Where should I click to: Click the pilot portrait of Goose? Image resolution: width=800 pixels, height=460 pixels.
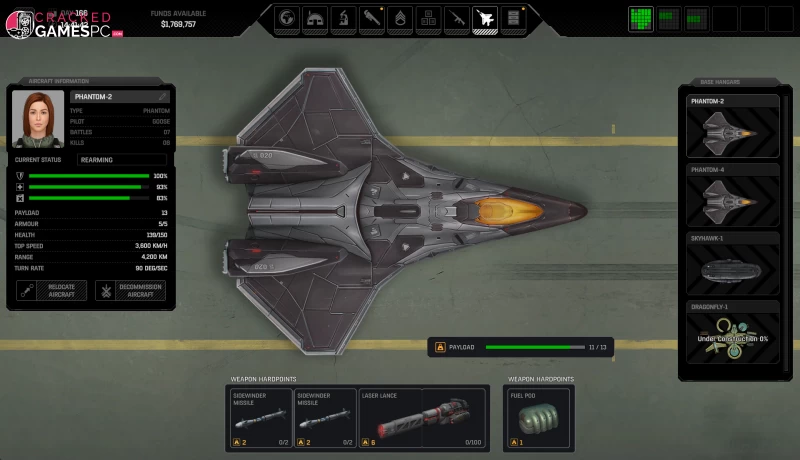pyautogui.click(x=39, y=118)
